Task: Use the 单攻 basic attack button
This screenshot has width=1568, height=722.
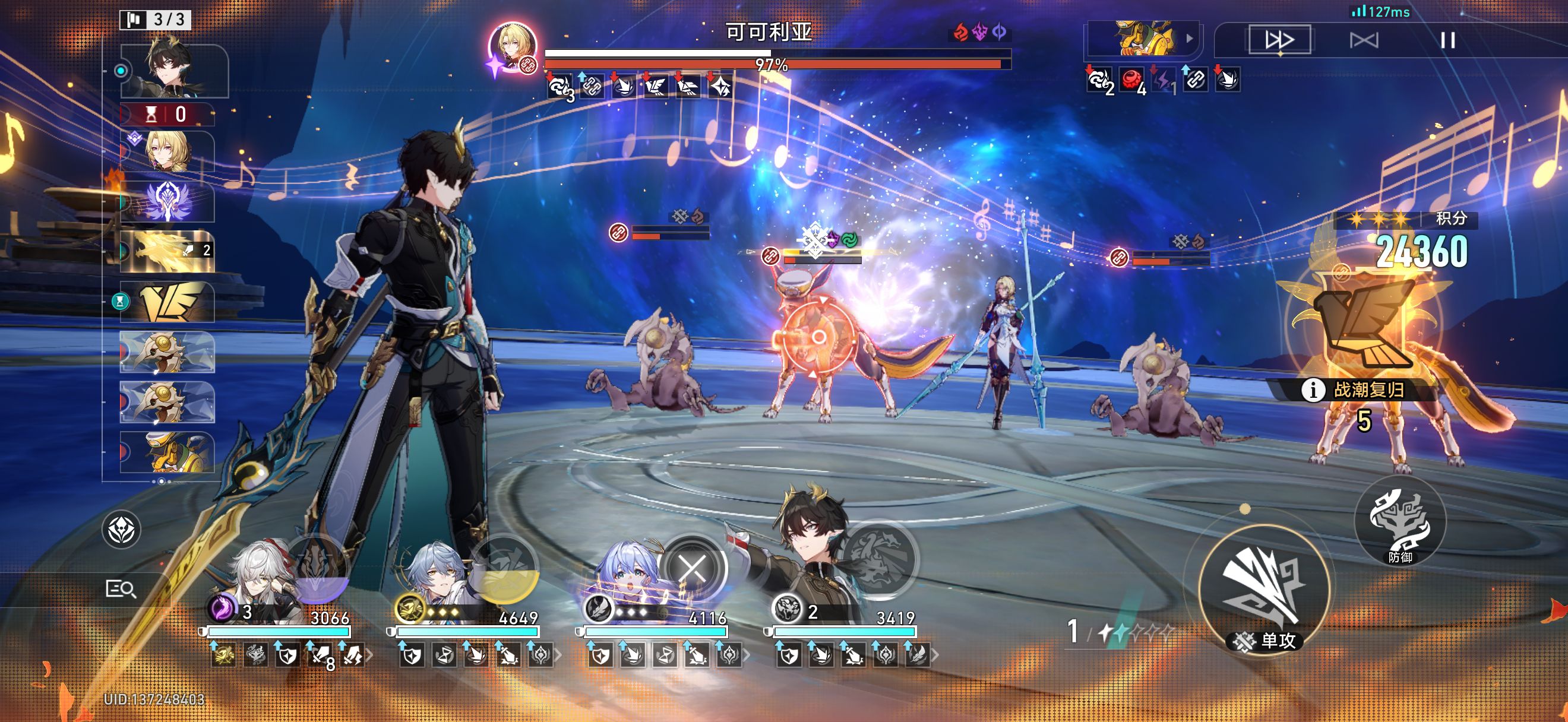Action: coord(1264,590)
